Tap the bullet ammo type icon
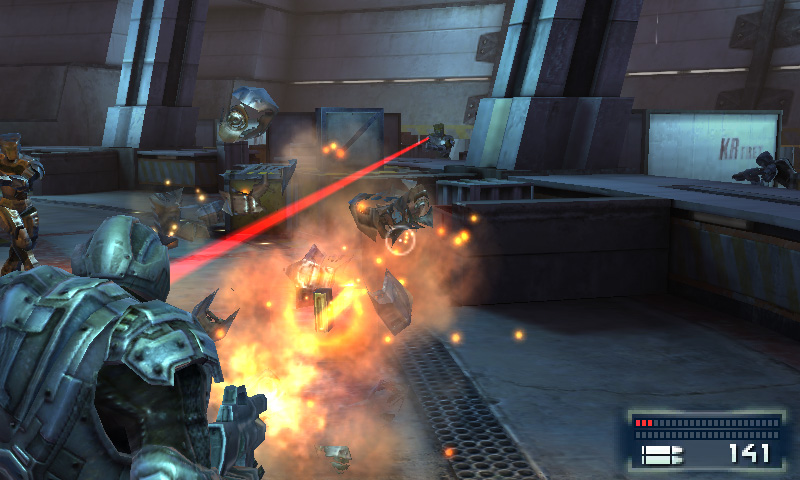This screenshot has width=800, height=480. click(x=662, y=455)
